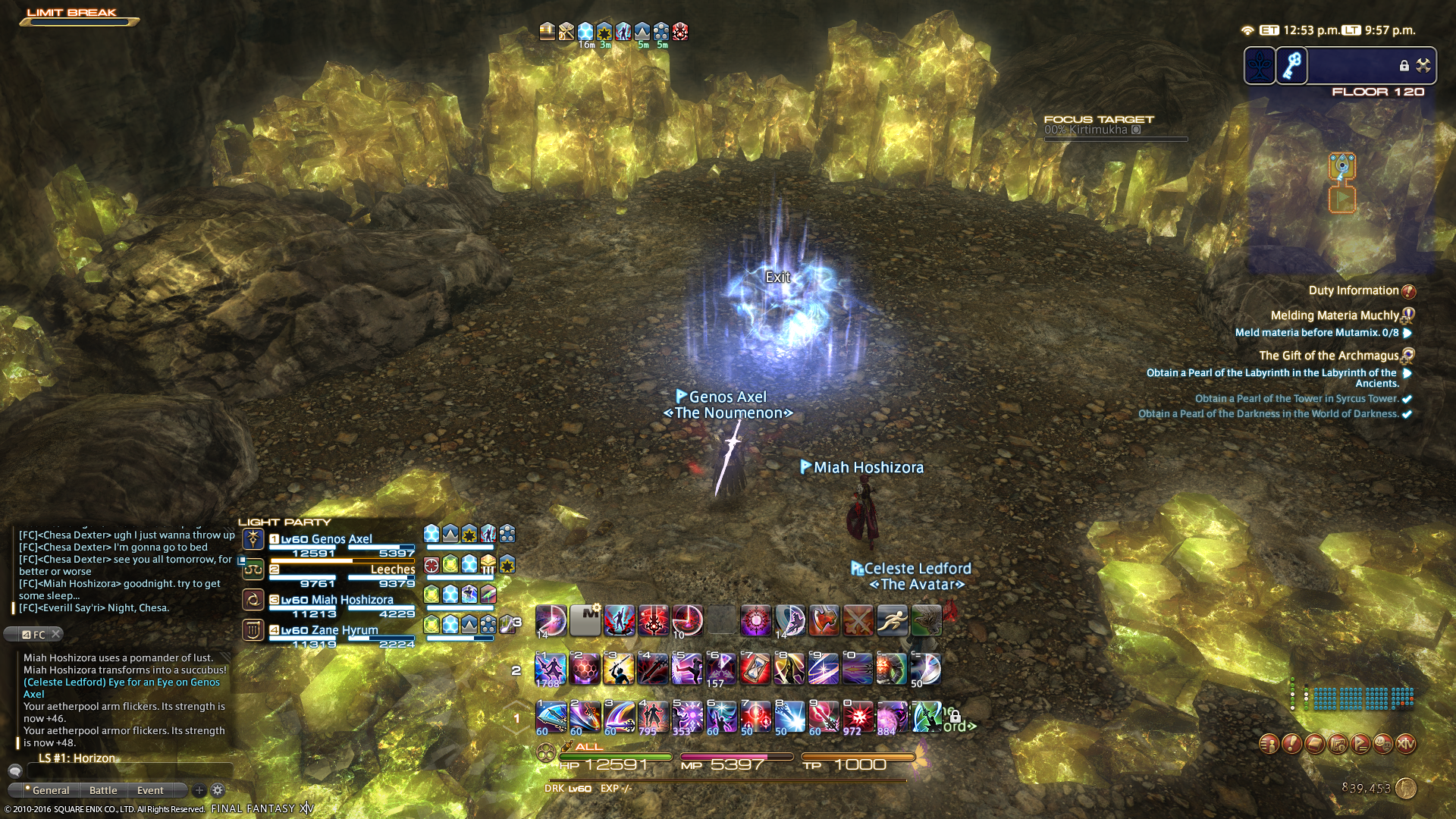
Task: Open the Melding Materia Muchly quest entry
Action: click(1335, 315)
